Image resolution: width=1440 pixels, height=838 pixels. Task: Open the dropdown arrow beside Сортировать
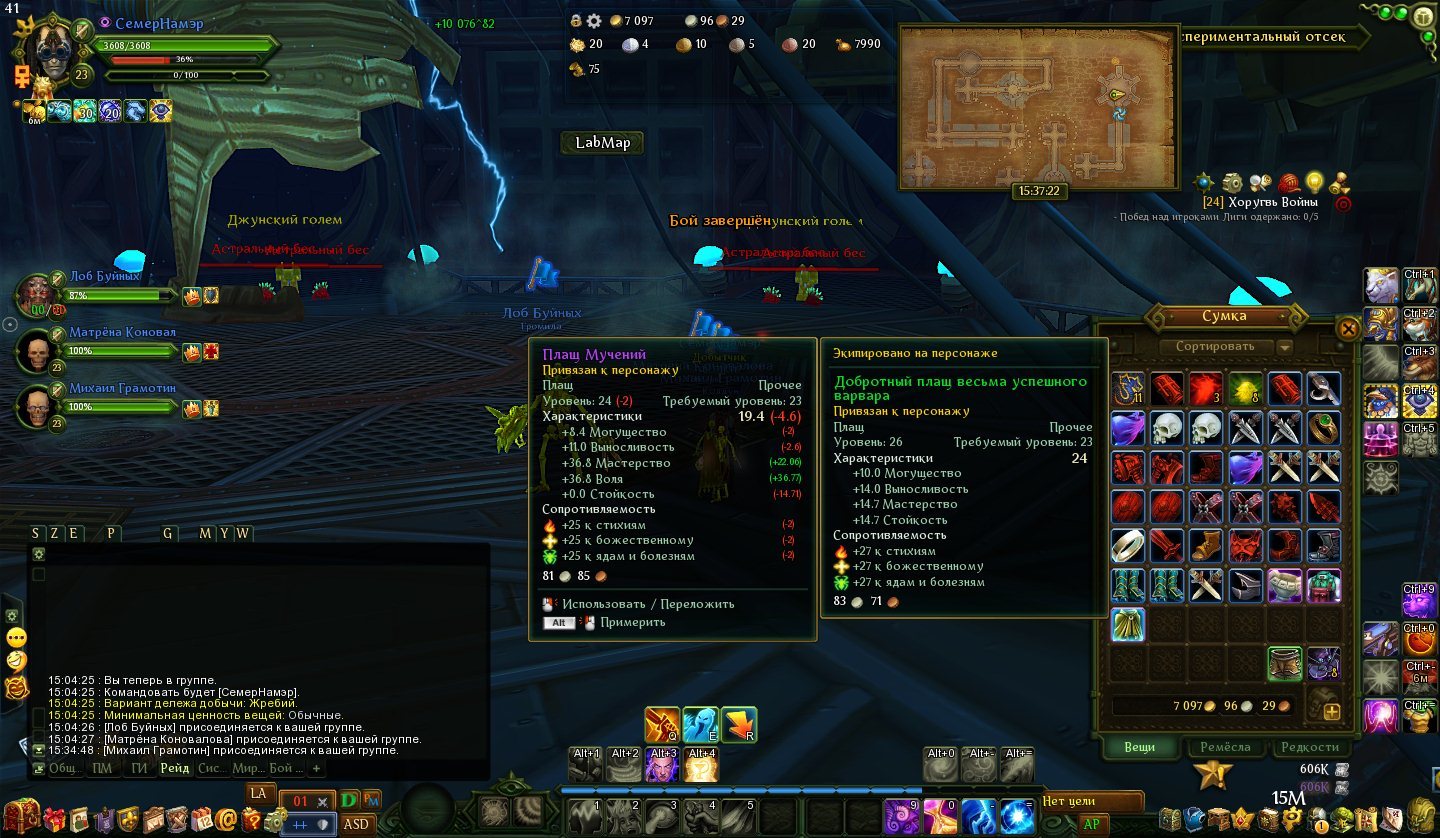tap(1285, 348)
